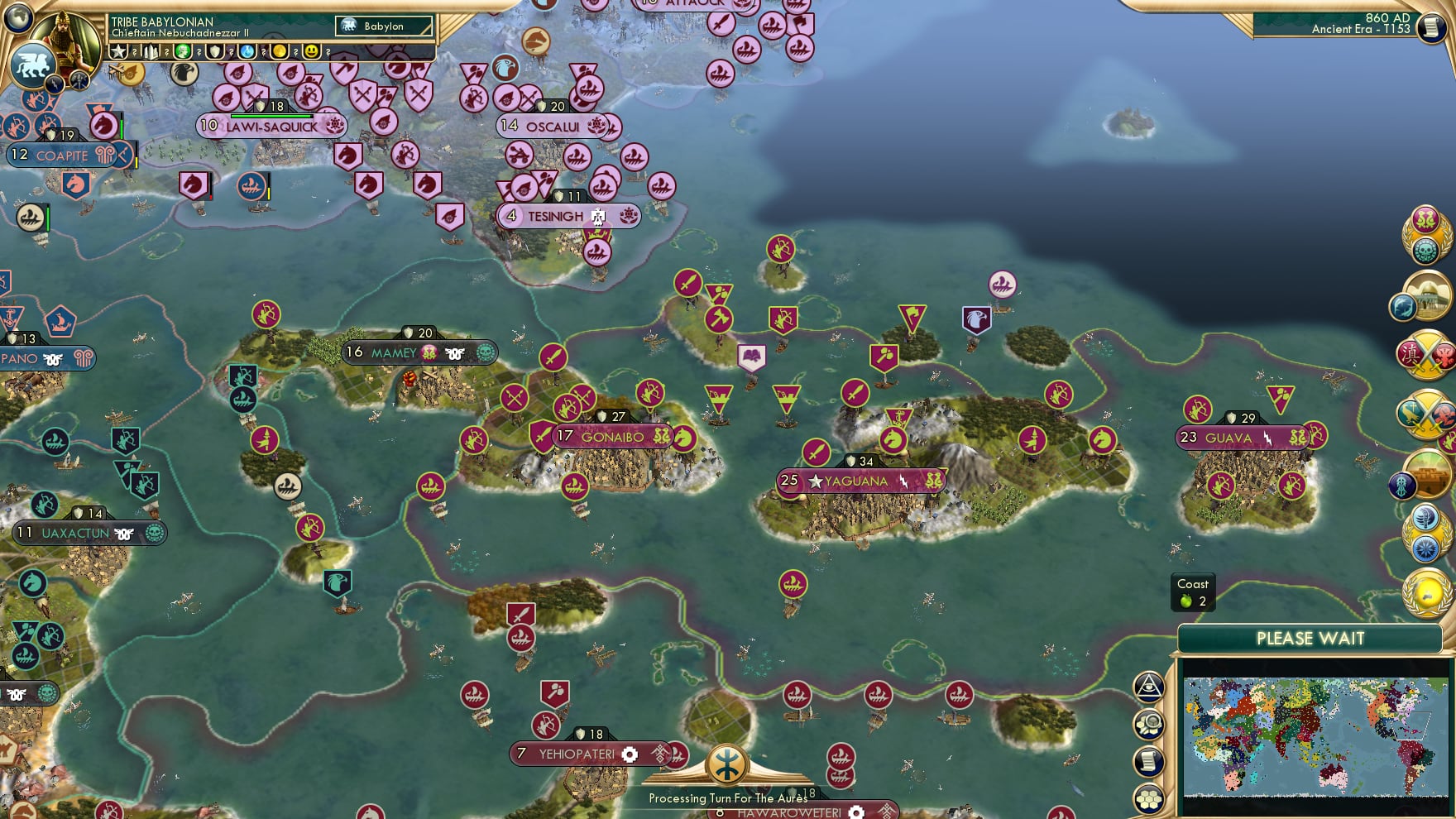Screen dimensions: 1456x819
Task: Click the PLEASE WAIT banner
Action: point(1310,638)
